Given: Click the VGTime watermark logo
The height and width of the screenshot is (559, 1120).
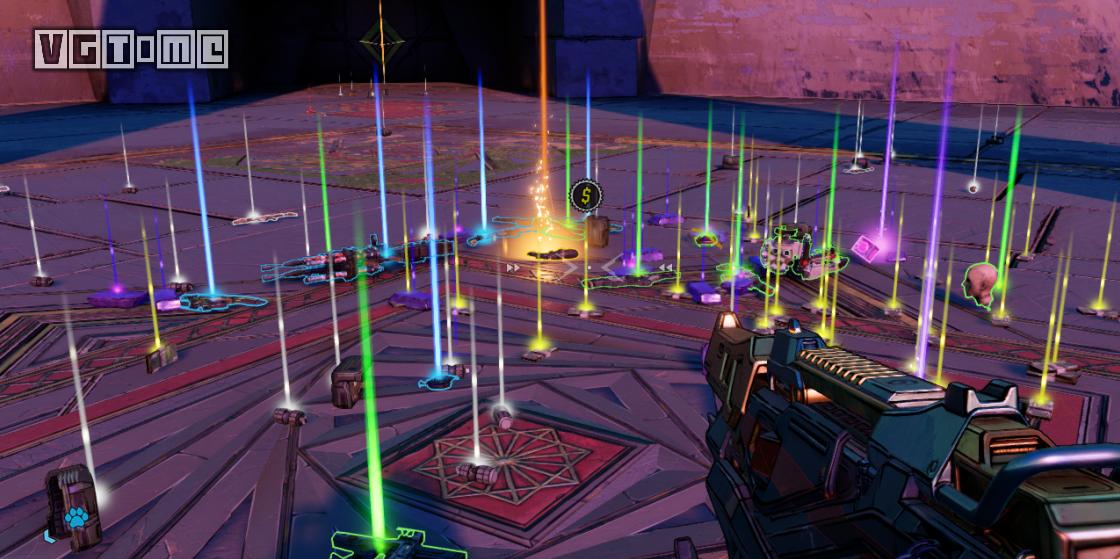Looking at the screenshot, I should coord(131,48).
